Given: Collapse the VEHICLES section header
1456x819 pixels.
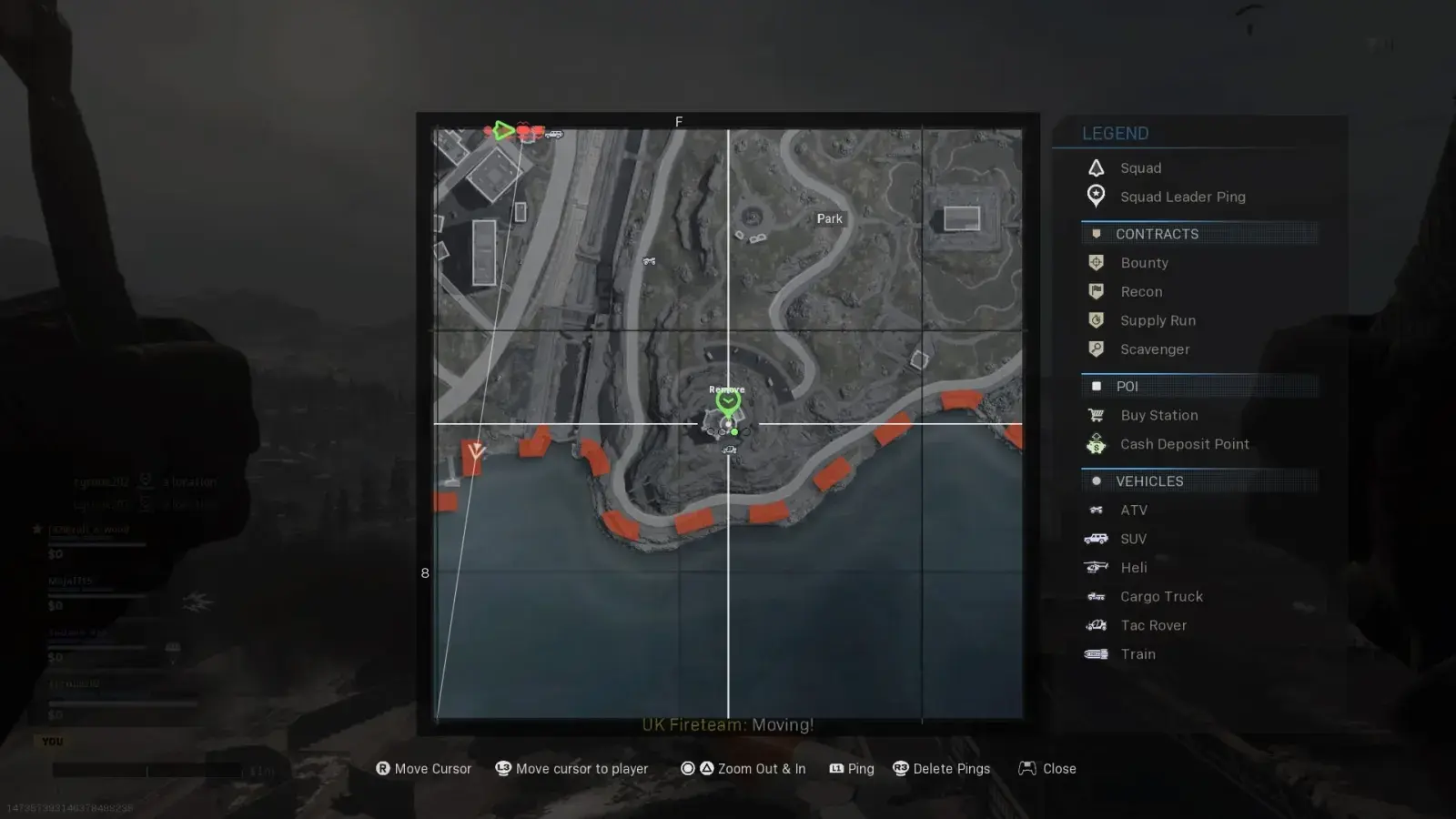Looking at the screenshot, I should click(1149, 480).
